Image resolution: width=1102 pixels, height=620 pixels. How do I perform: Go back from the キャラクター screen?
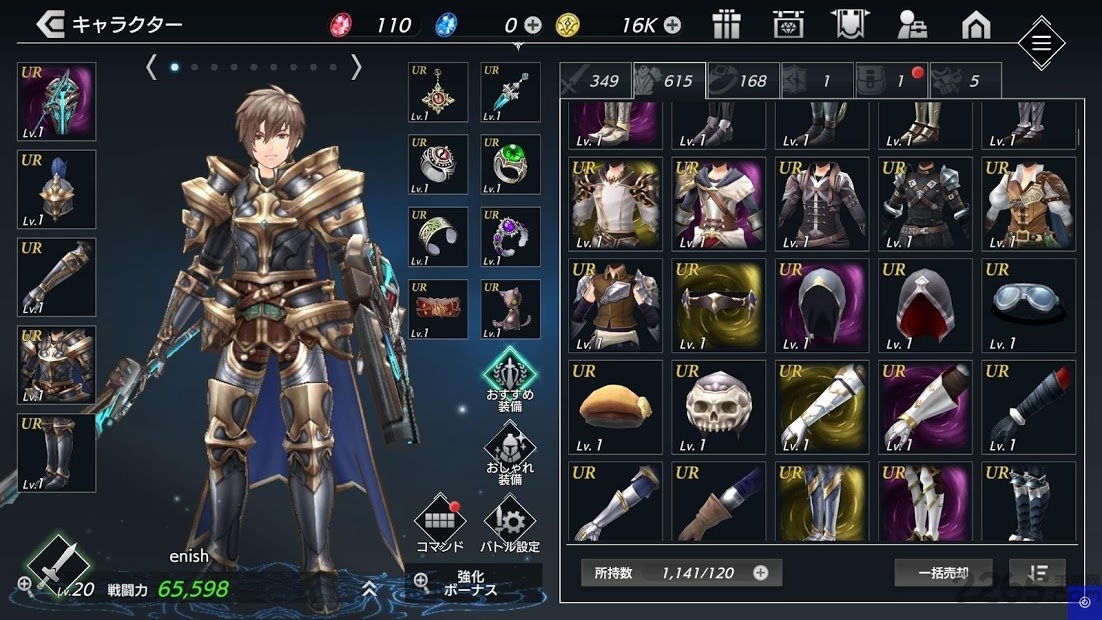(x=50, y=25)
